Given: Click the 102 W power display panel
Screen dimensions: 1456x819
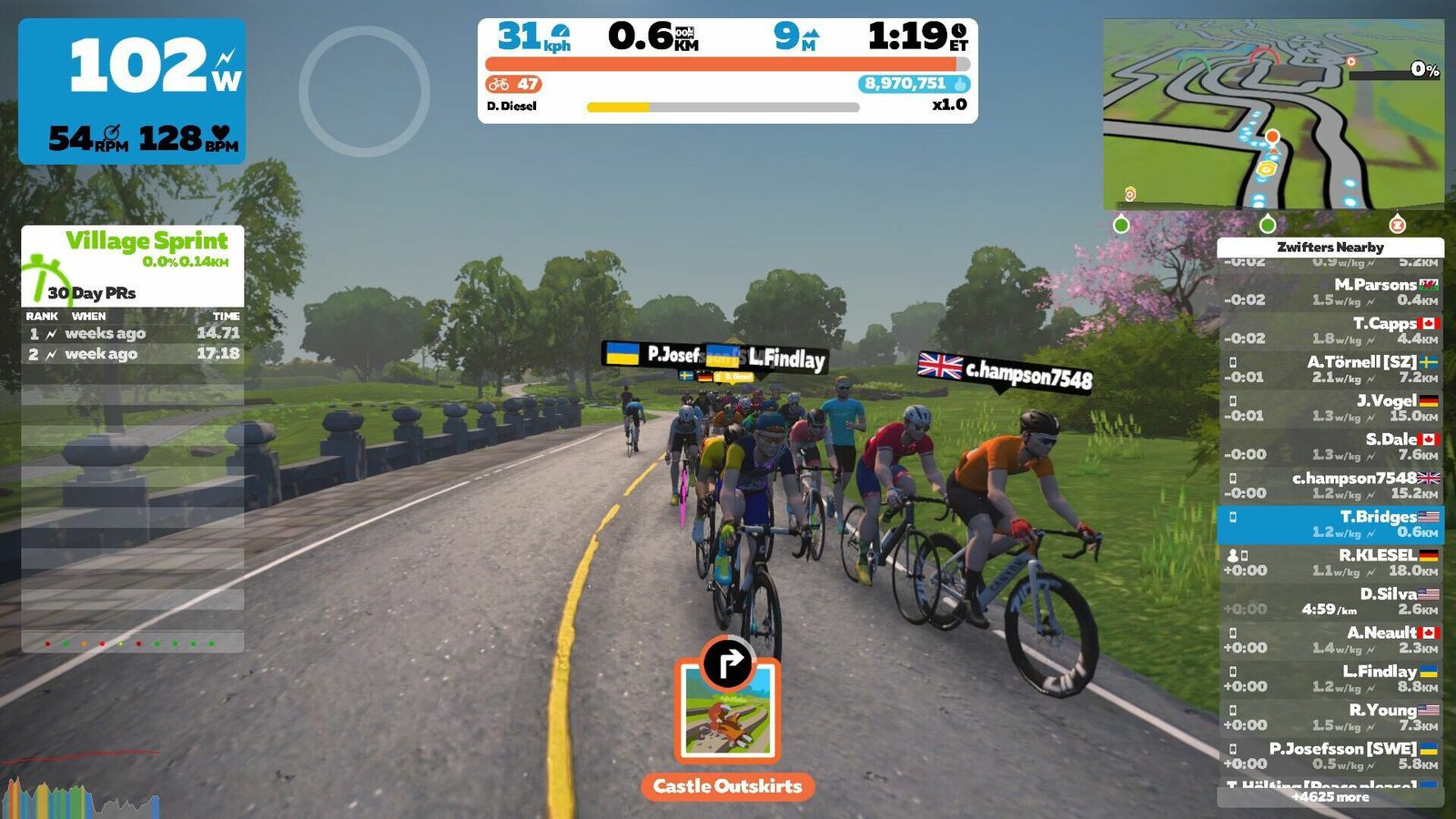Looking at the screenshot, I should pos(132,91).
